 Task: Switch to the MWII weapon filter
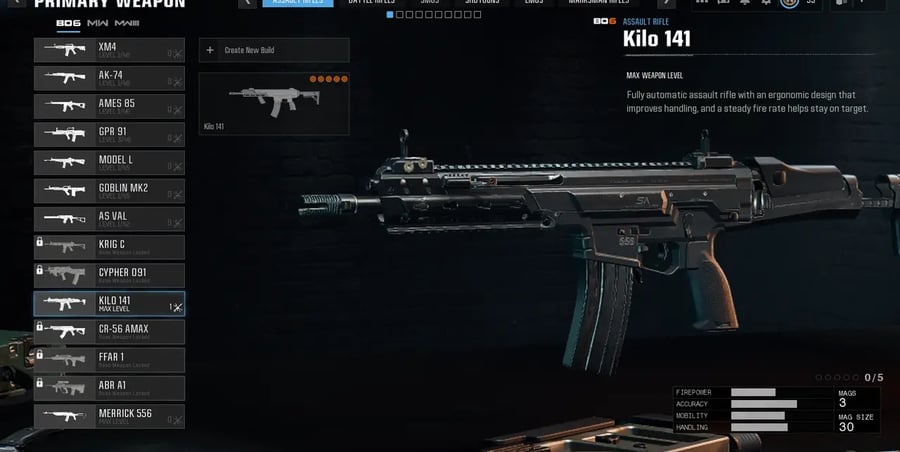pyautogui.click(x=97, y=22)
